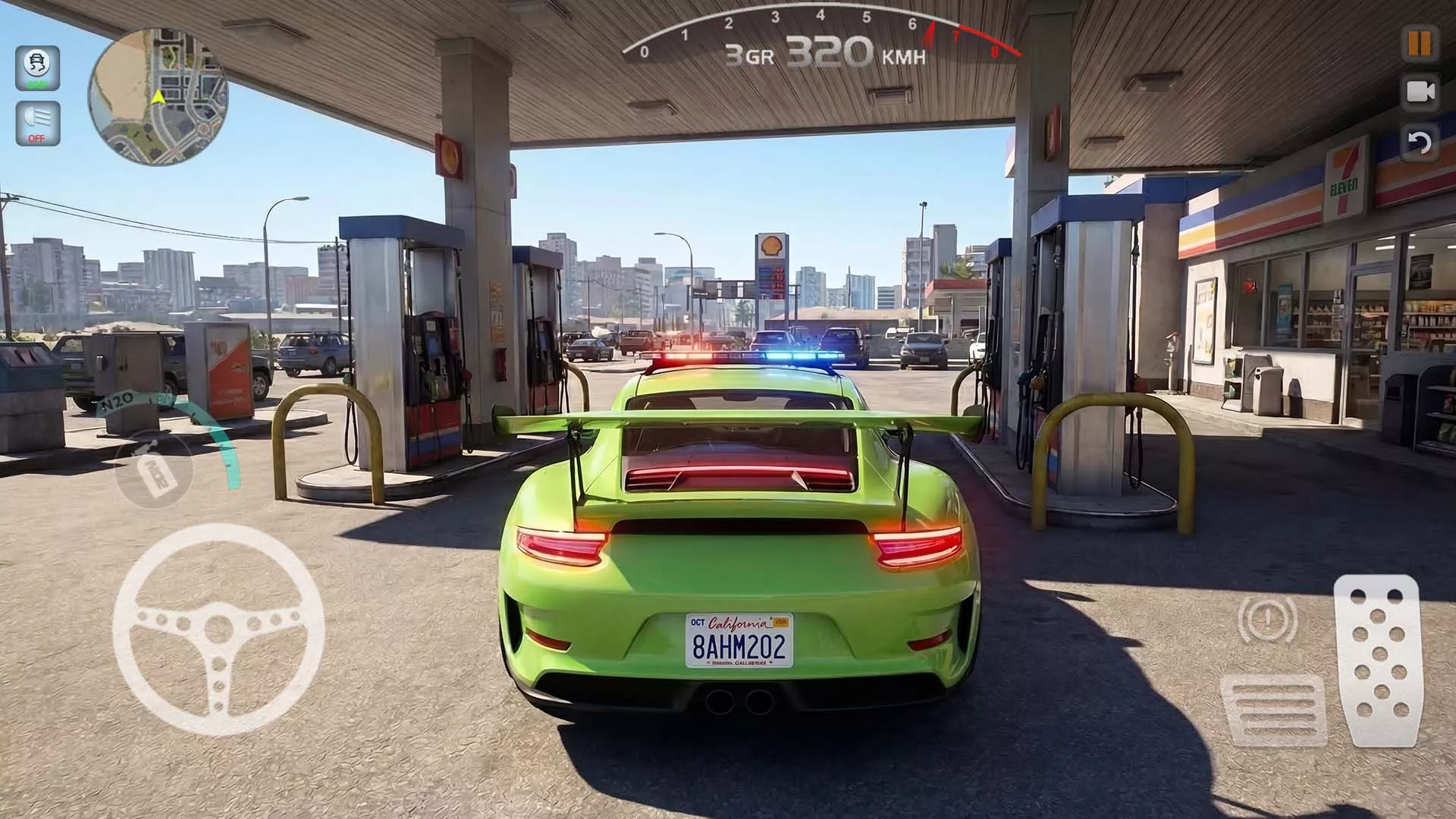Tap the steering wheel control
This screenshot has width=1456, height=819.
click(218, 629)
